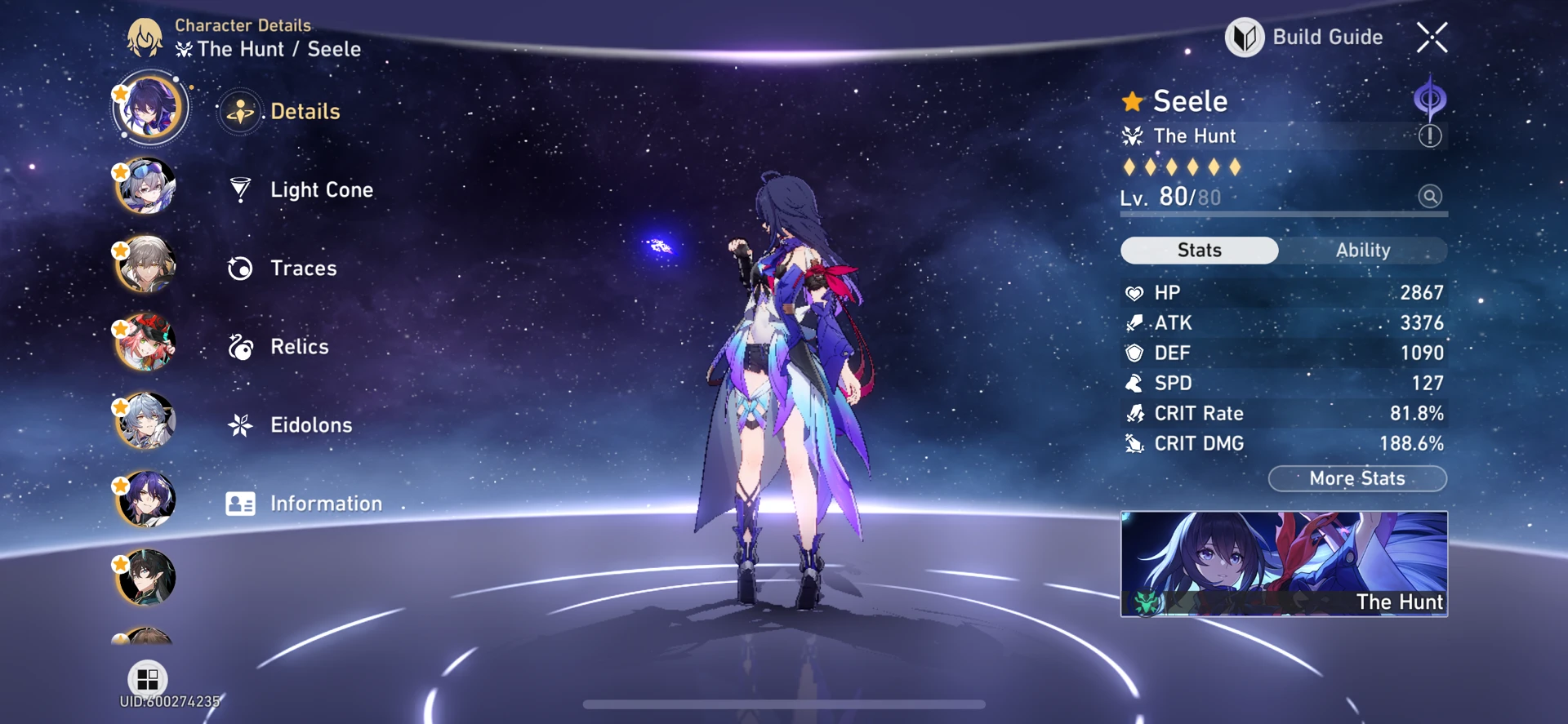Switch to the Ability tab
The height and width of the screenshot is (724, 1568).
click(1365, 250)
